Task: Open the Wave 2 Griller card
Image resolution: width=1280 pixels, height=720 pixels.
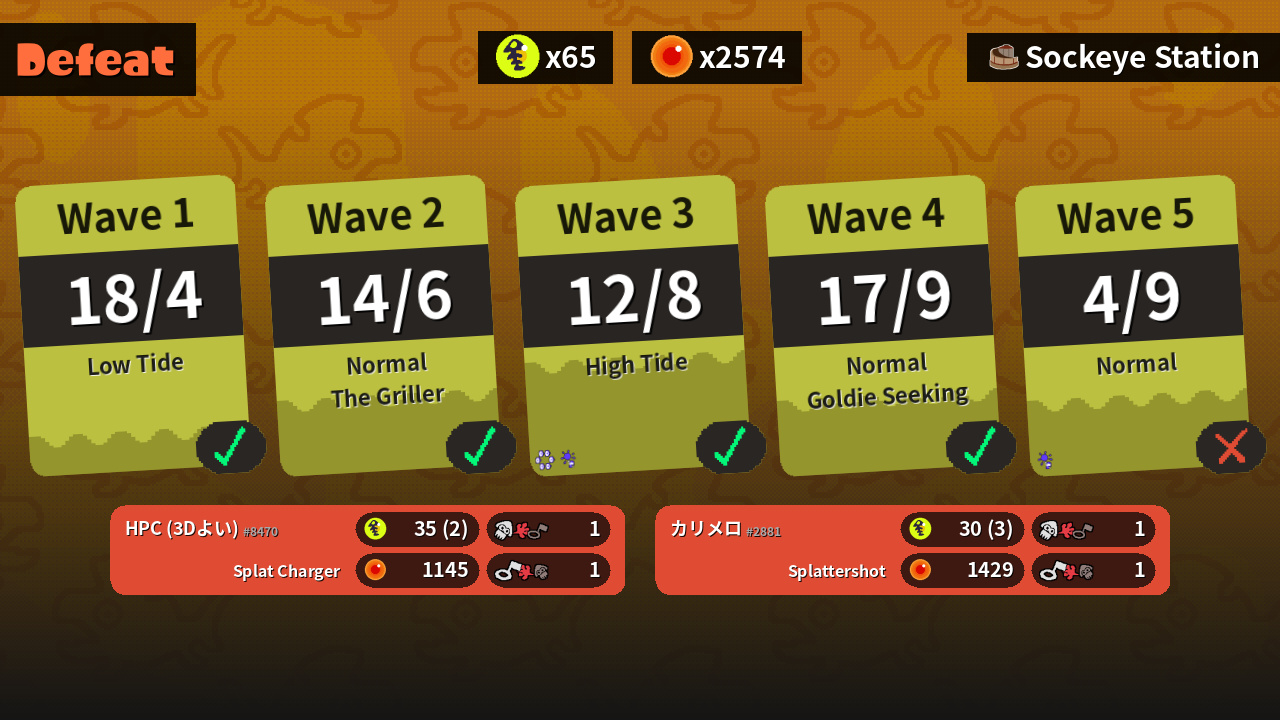Action: (383, 325)
